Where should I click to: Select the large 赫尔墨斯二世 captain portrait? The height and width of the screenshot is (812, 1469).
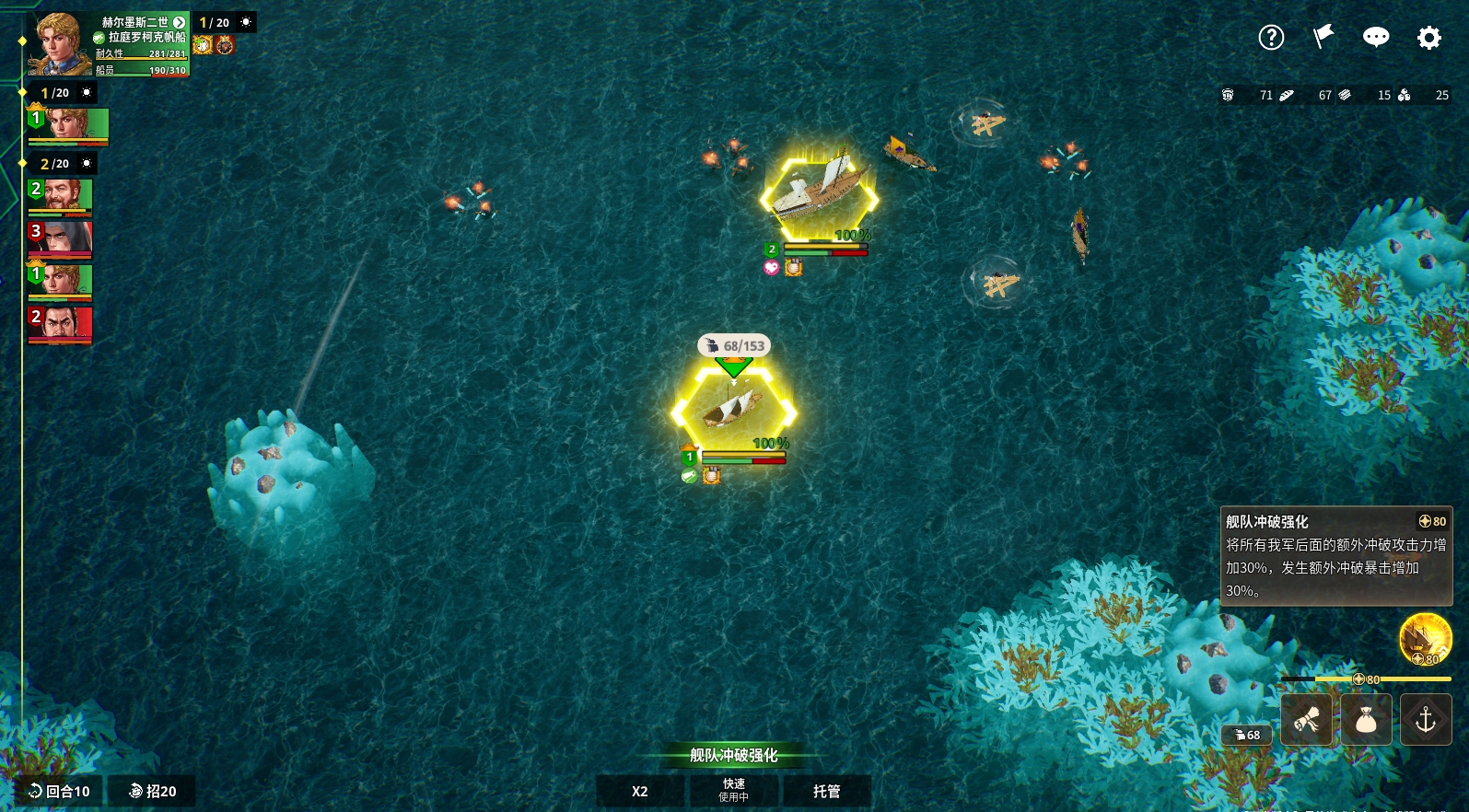tap(59, 44)
